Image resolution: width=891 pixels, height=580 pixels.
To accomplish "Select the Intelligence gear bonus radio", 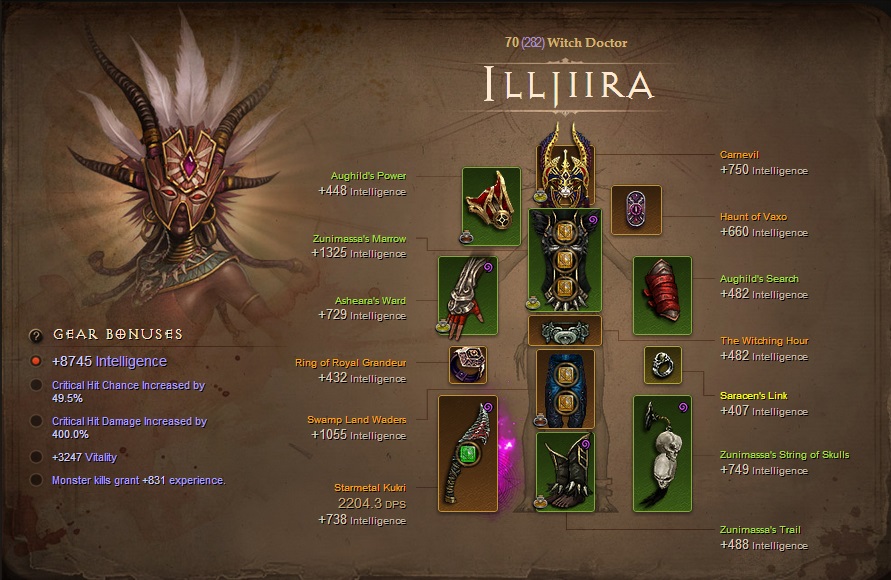I will (36, 361).
